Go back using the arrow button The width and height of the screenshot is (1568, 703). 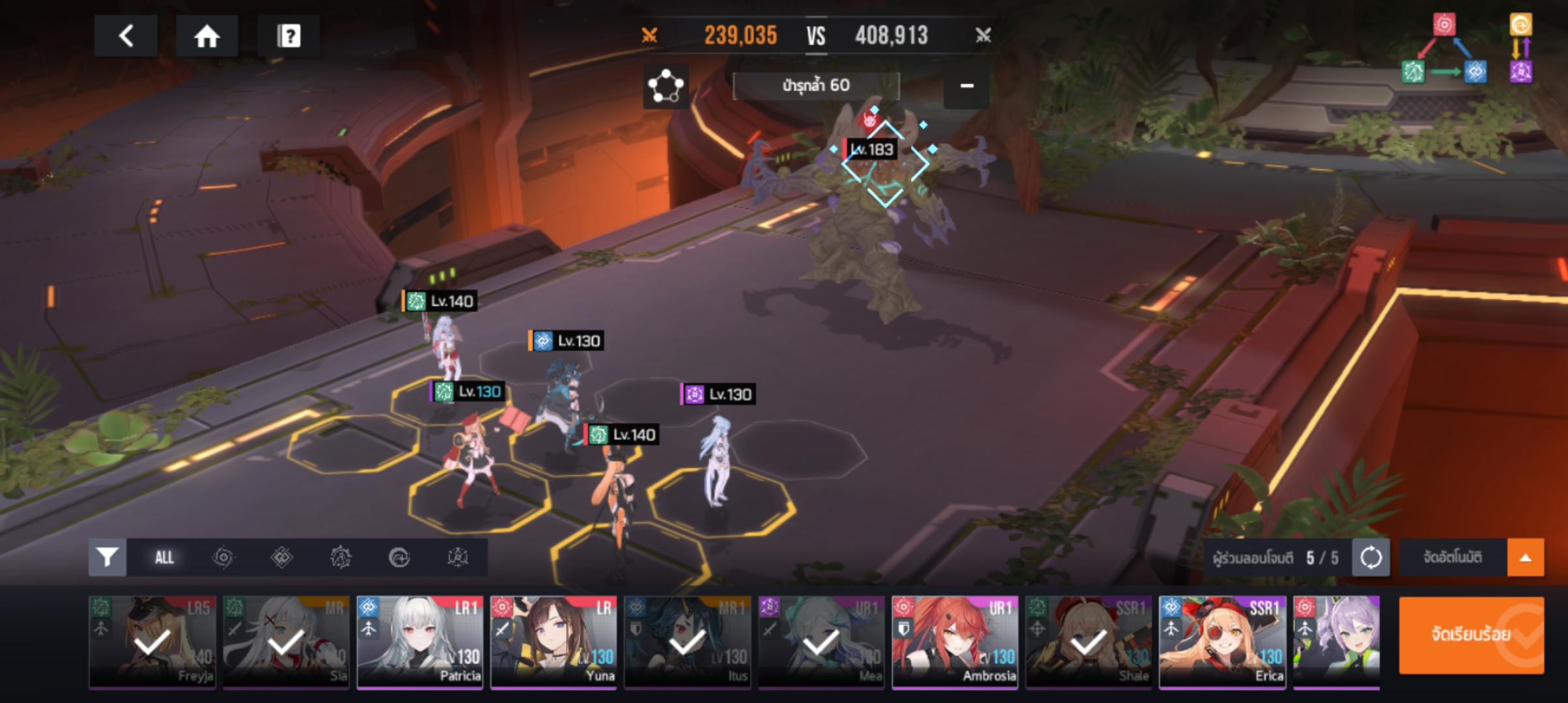(x=126, y=36)
